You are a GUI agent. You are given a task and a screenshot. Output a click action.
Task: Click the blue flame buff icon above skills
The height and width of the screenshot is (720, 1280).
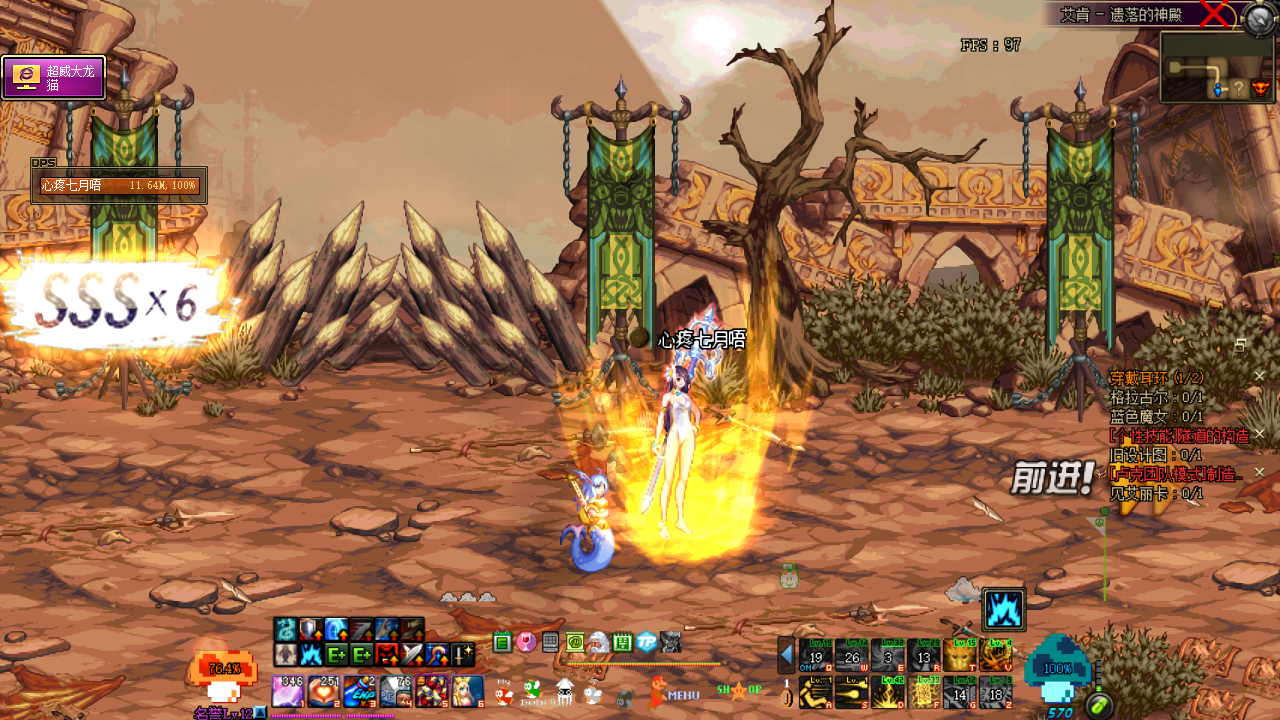[1002, 608]
